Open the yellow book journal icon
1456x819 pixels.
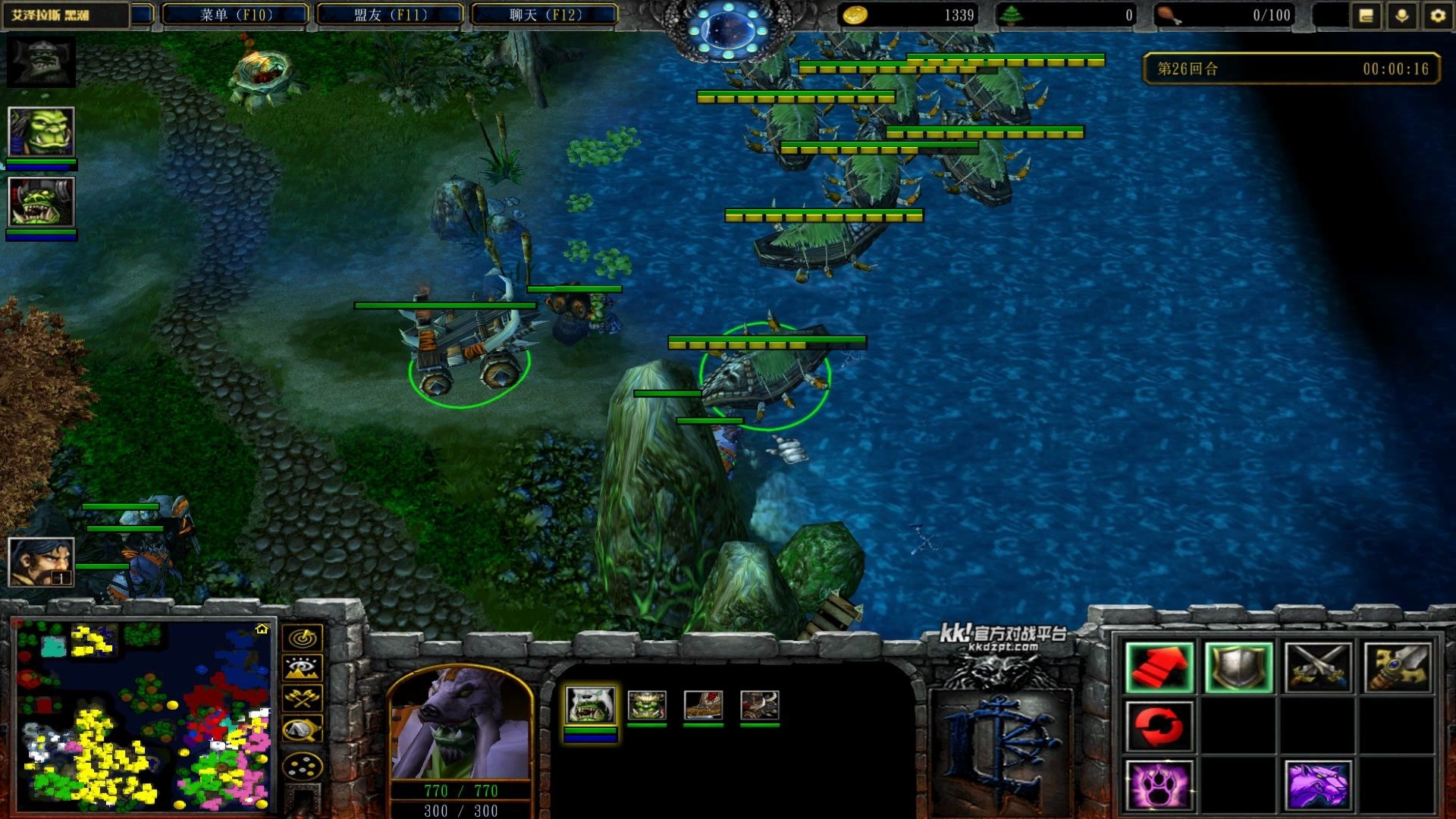click(x=1366, y=15)
